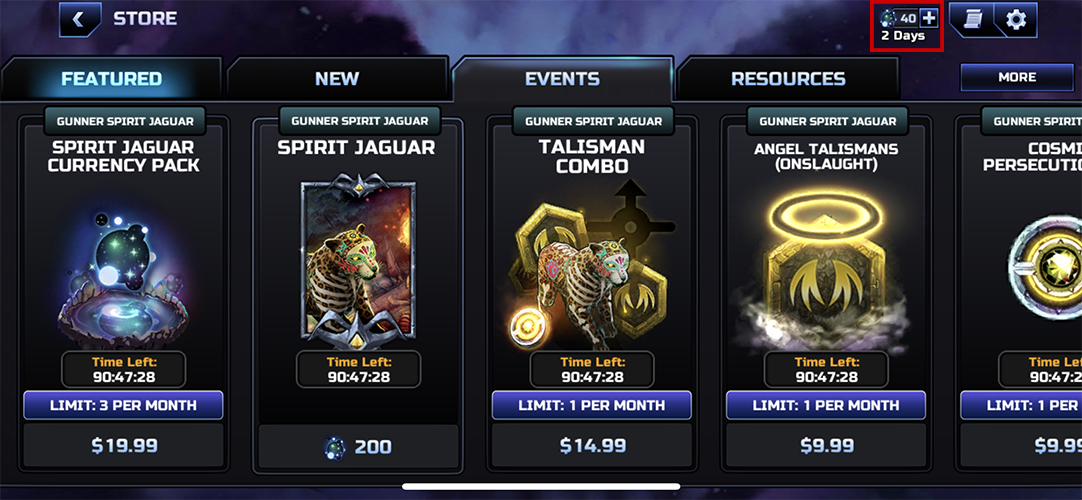Add more currency with the plus button
This screenshot has width=1082, height=500.
coord(929,18)
